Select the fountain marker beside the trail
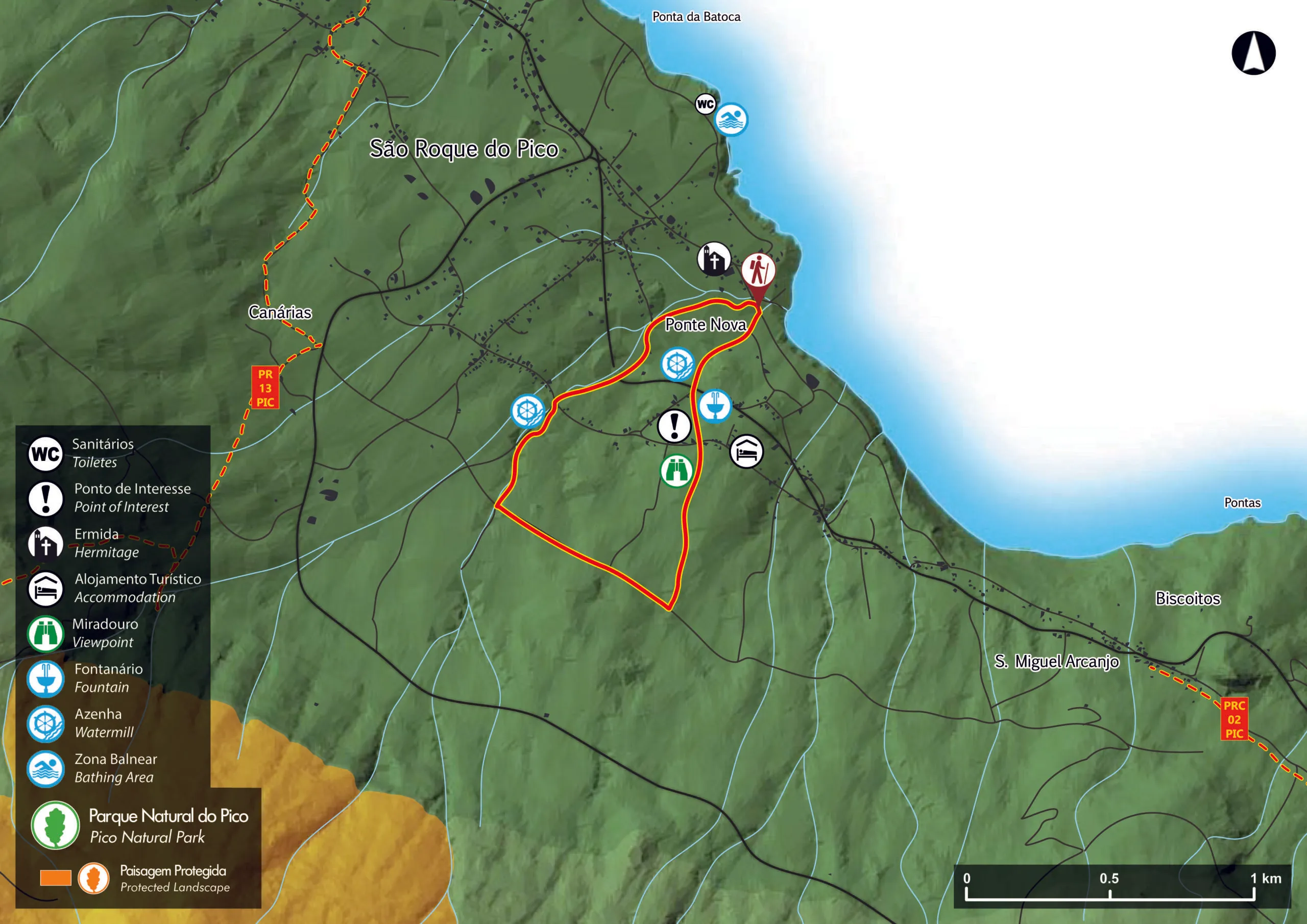The height and width of the screenshot is (924, 1307). coord(715,406)
